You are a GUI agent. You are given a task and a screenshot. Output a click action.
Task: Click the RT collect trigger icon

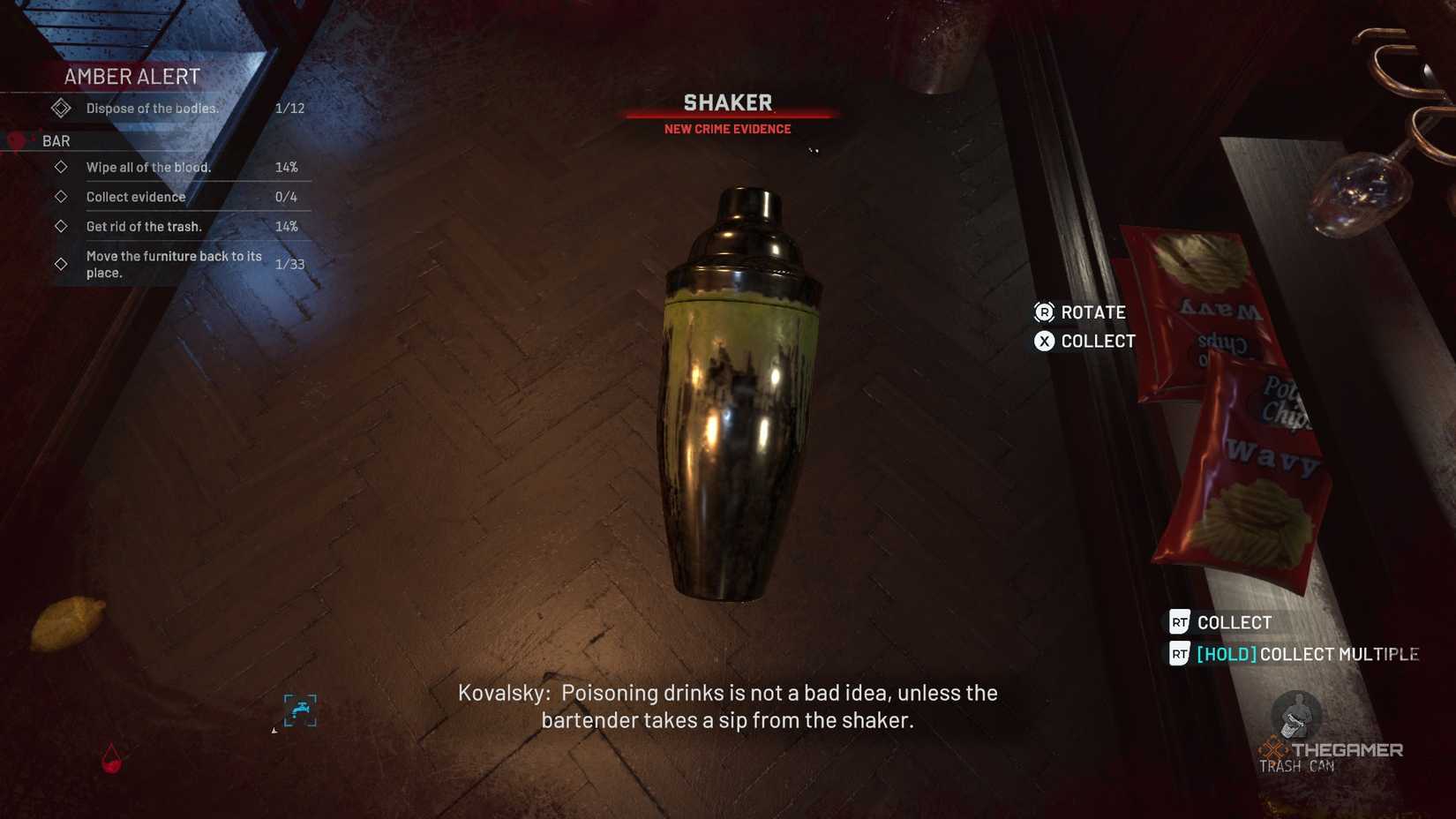coord(1181,622)
